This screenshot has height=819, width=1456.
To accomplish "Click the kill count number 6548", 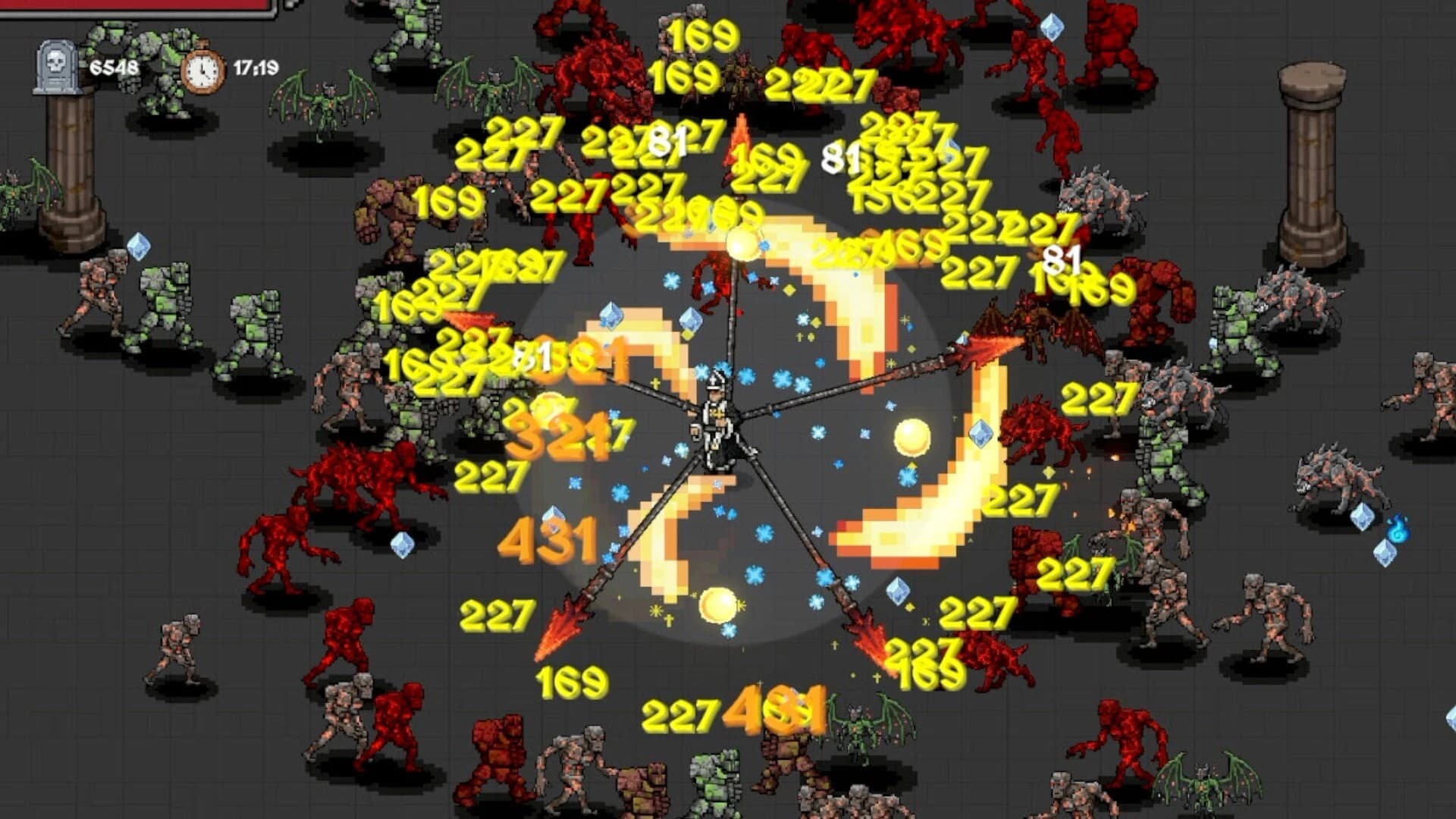I will point(112,68).
